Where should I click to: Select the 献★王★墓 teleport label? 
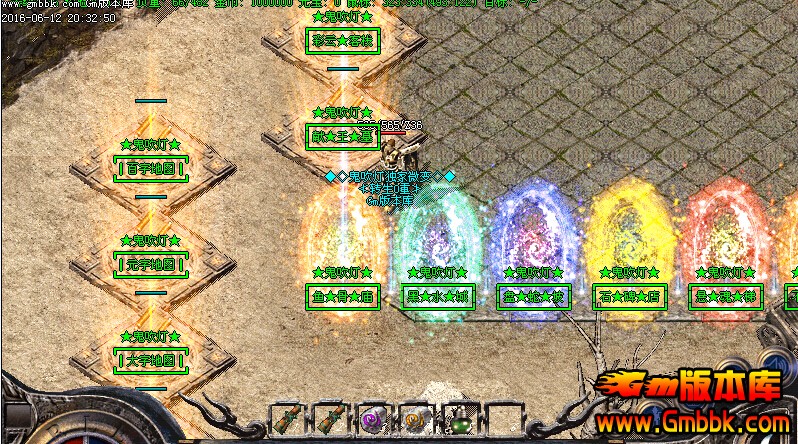click(x=342, y=136)
